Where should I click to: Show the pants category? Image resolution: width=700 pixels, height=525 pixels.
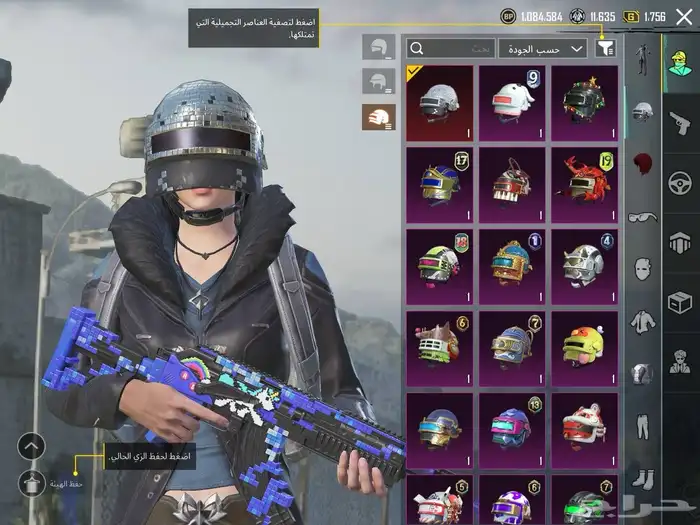pos(643,427)
